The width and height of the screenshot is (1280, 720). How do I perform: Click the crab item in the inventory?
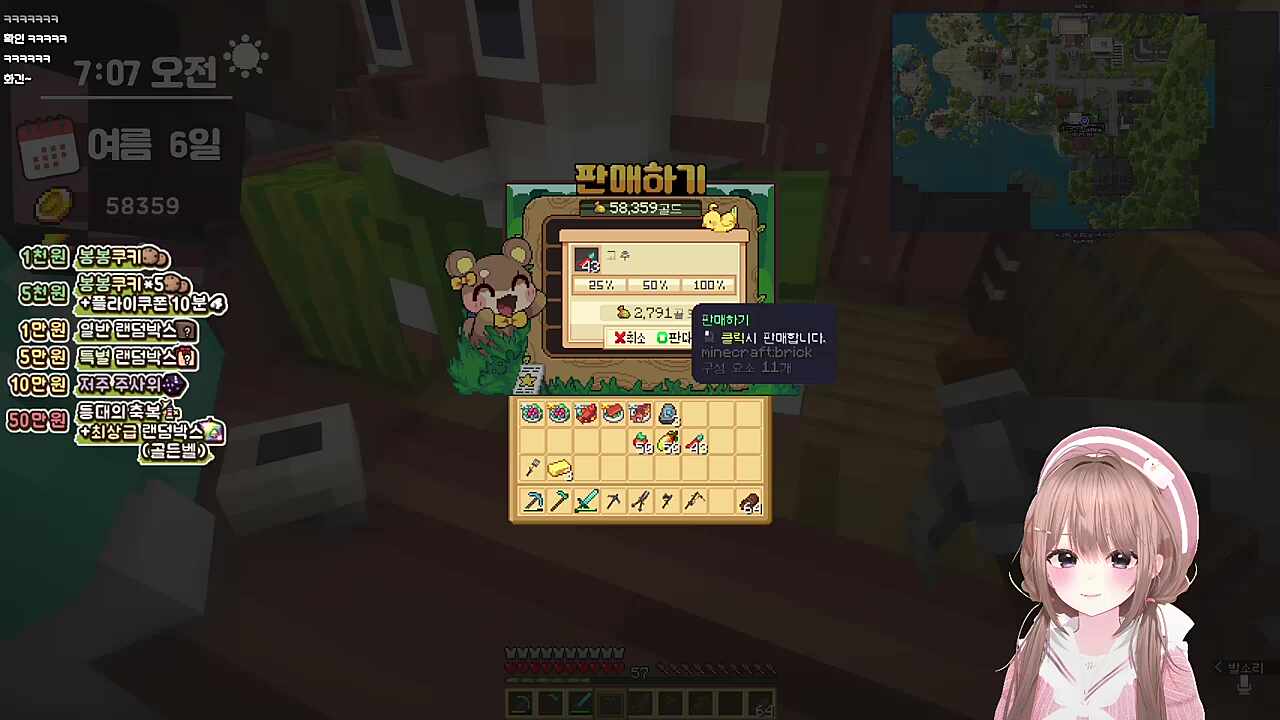click(x=585, y=413)
